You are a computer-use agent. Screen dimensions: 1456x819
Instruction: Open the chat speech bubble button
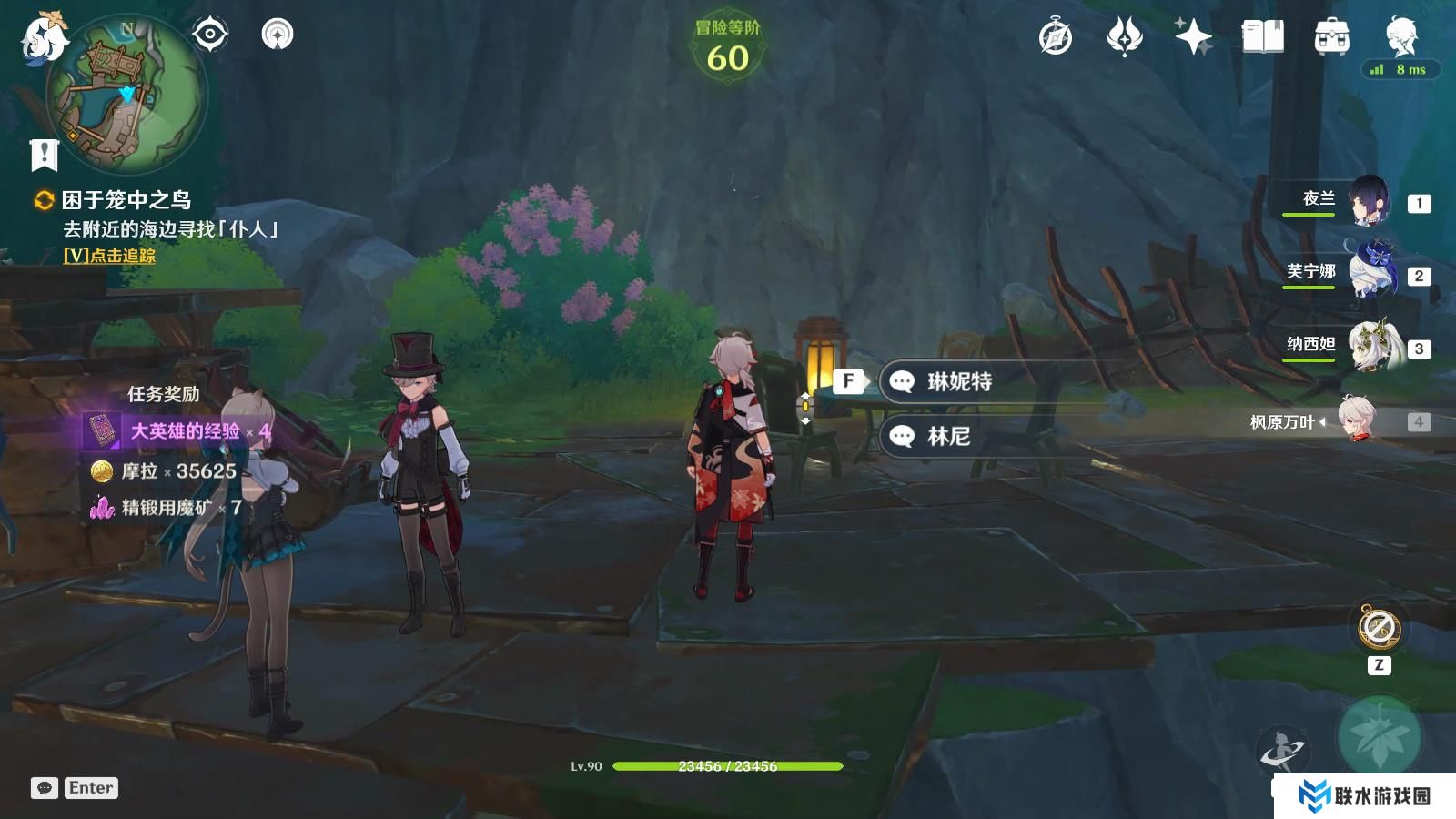coord(45,788)
